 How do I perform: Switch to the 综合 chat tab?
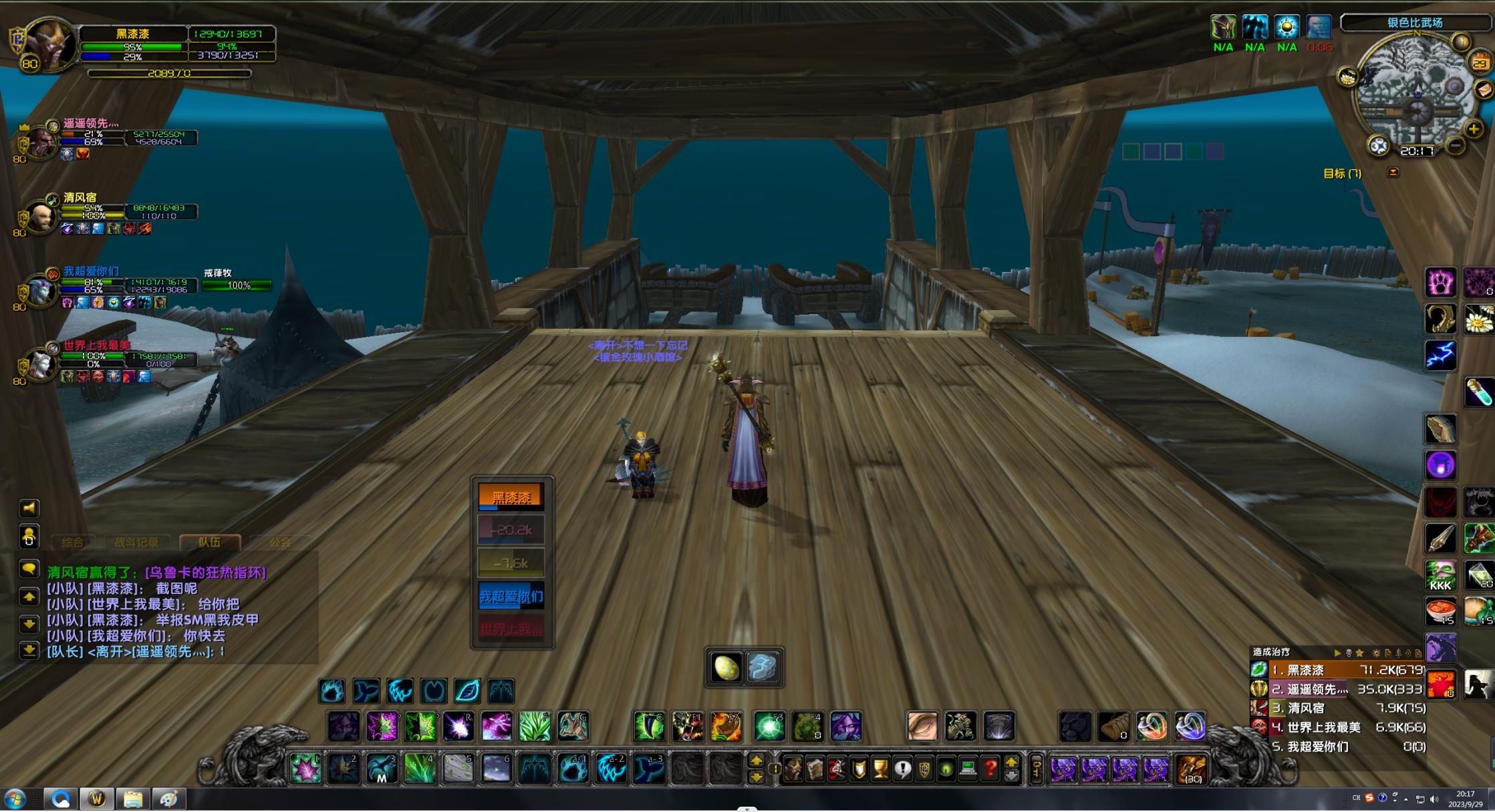[72, 543]
